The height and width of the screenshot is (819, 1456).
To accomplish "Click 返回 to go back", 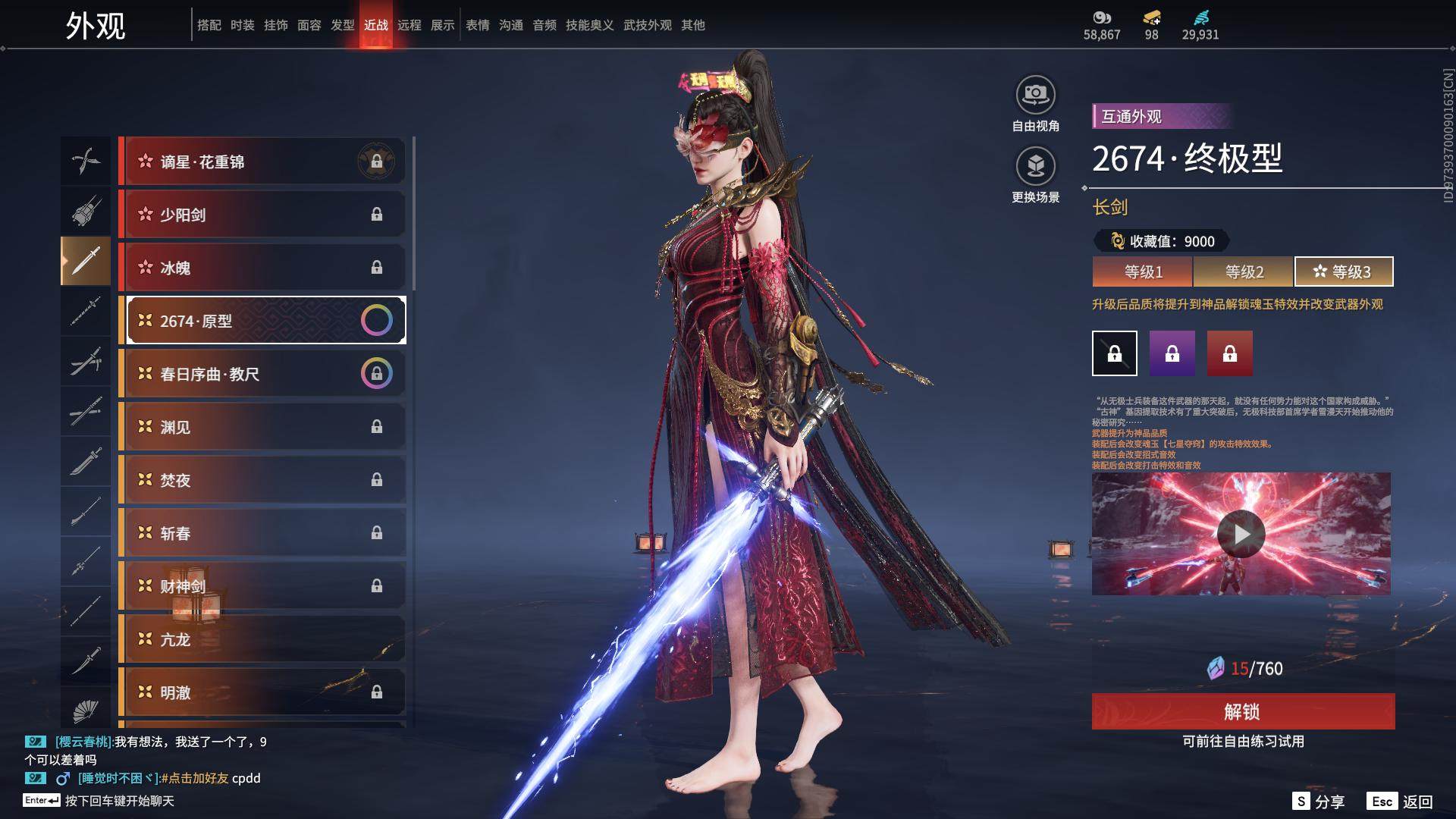I will (x=1401, y=802).
